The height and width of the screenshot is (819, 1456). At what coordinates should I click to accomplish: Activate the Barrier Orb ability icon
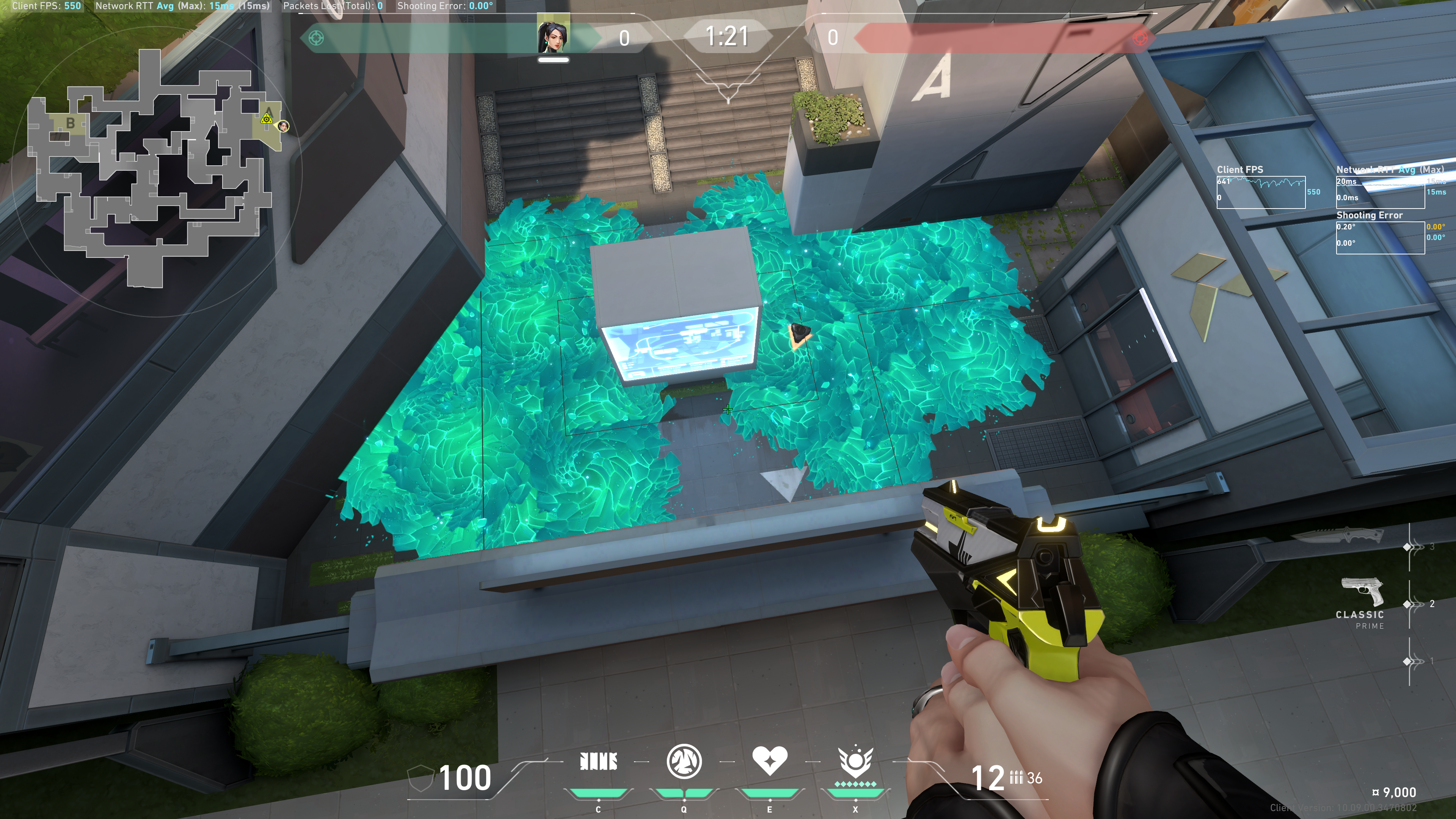click(x=599, y=761)
